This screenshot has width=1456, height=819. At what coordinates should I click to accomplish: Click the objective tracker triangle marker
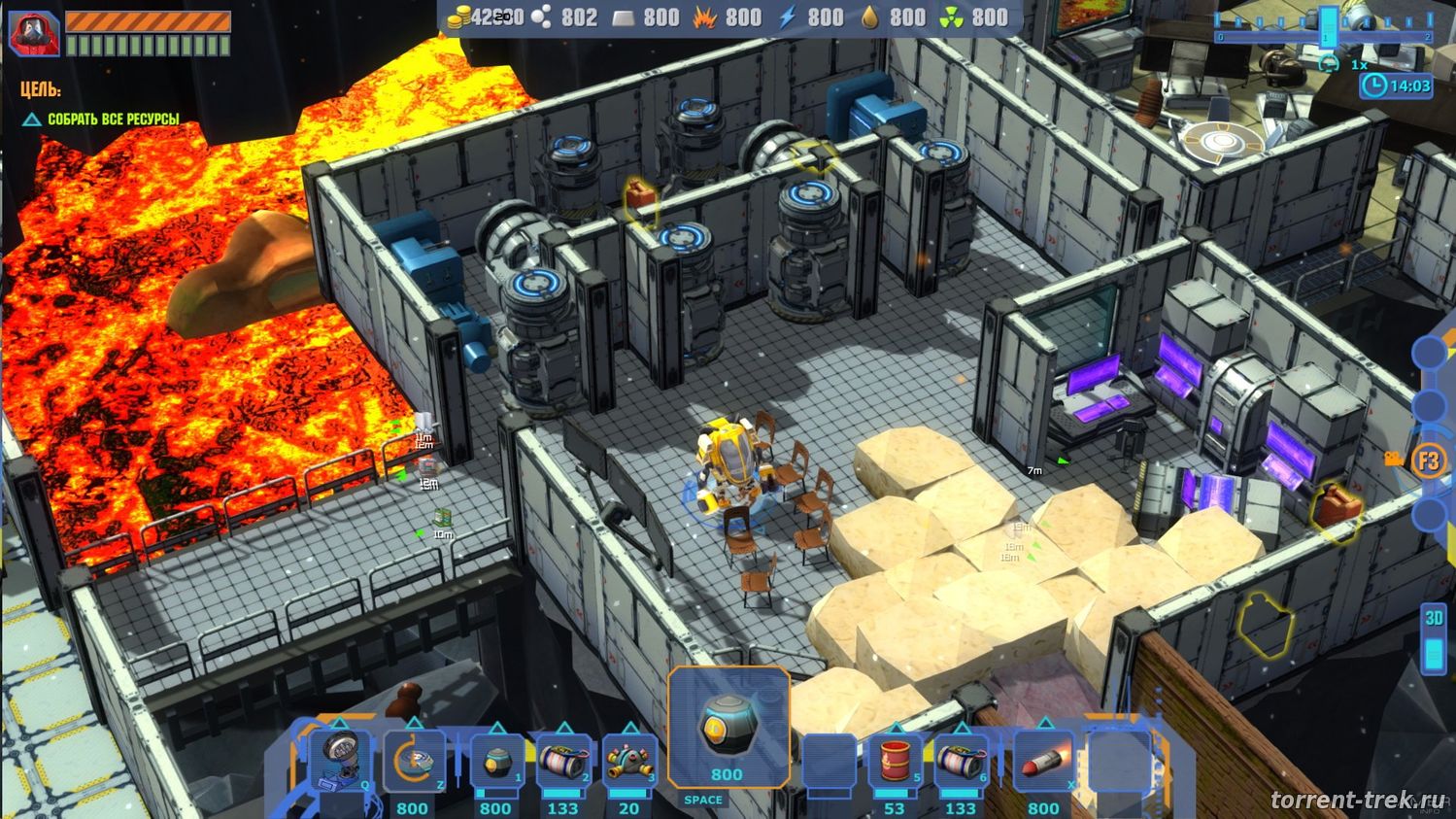tap(32, 119)
